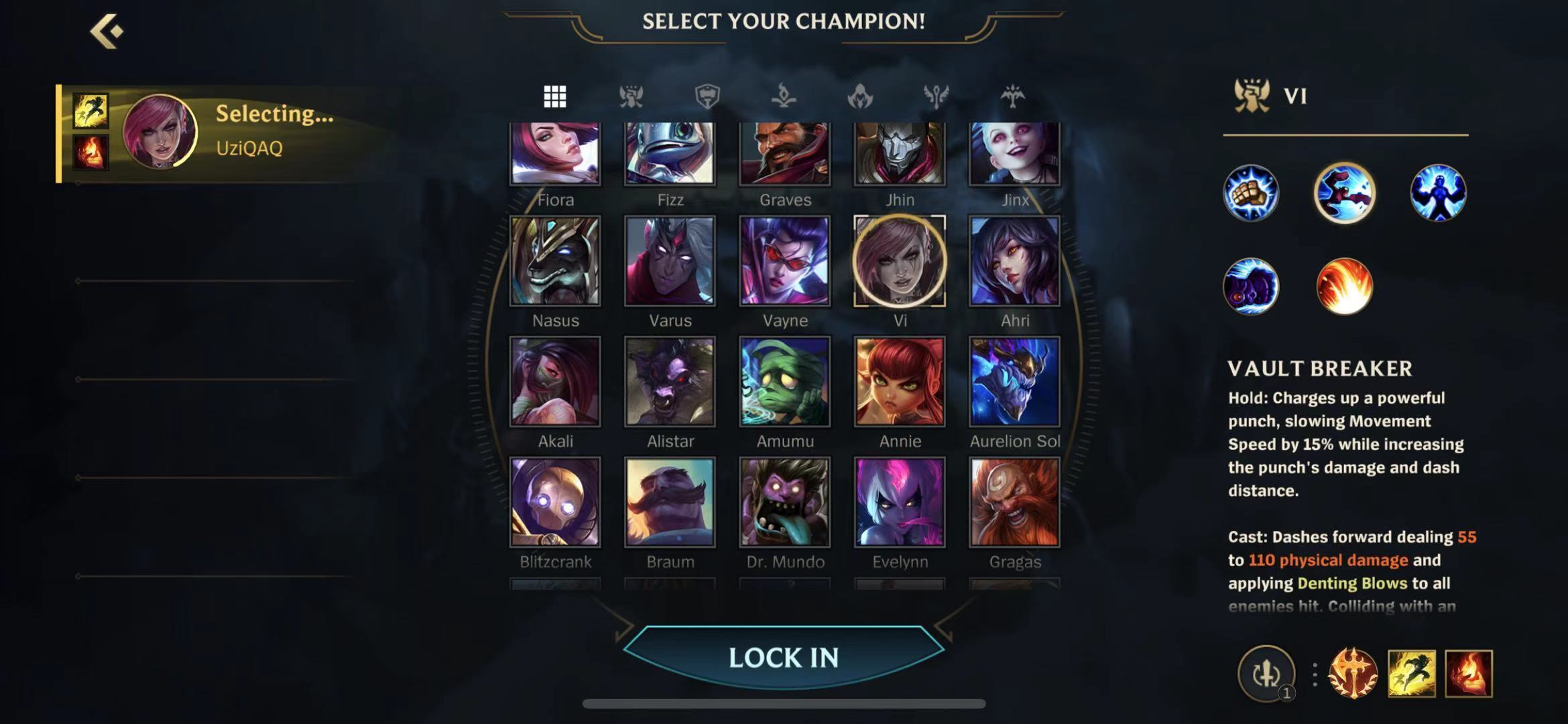Select Blitzcrank's portrait
Image resolution: width=1568 pixels, height=724 pixels.
555,502
